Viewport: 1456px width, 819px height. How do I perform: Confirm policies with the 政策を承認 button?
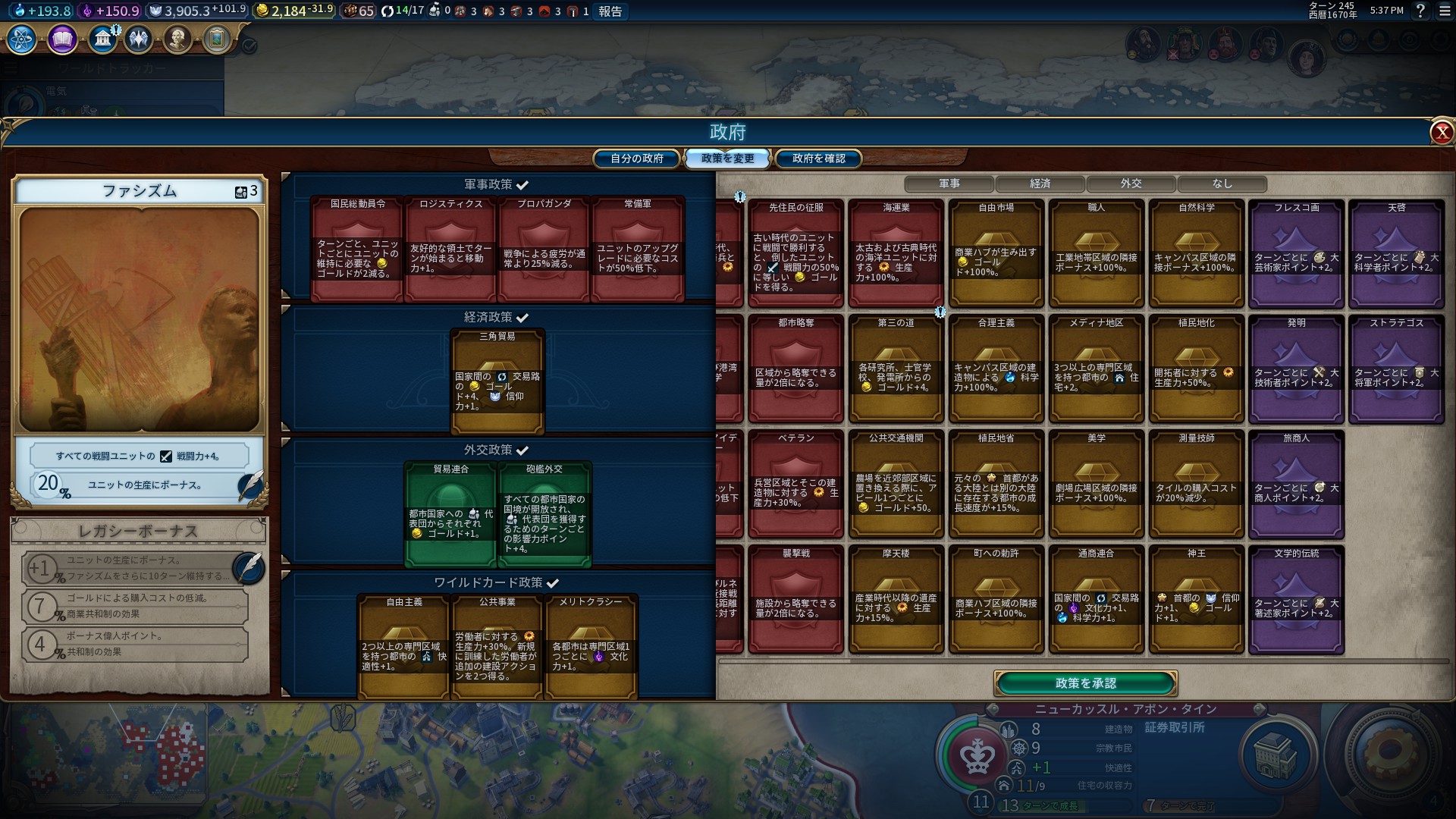point(1085,683)
